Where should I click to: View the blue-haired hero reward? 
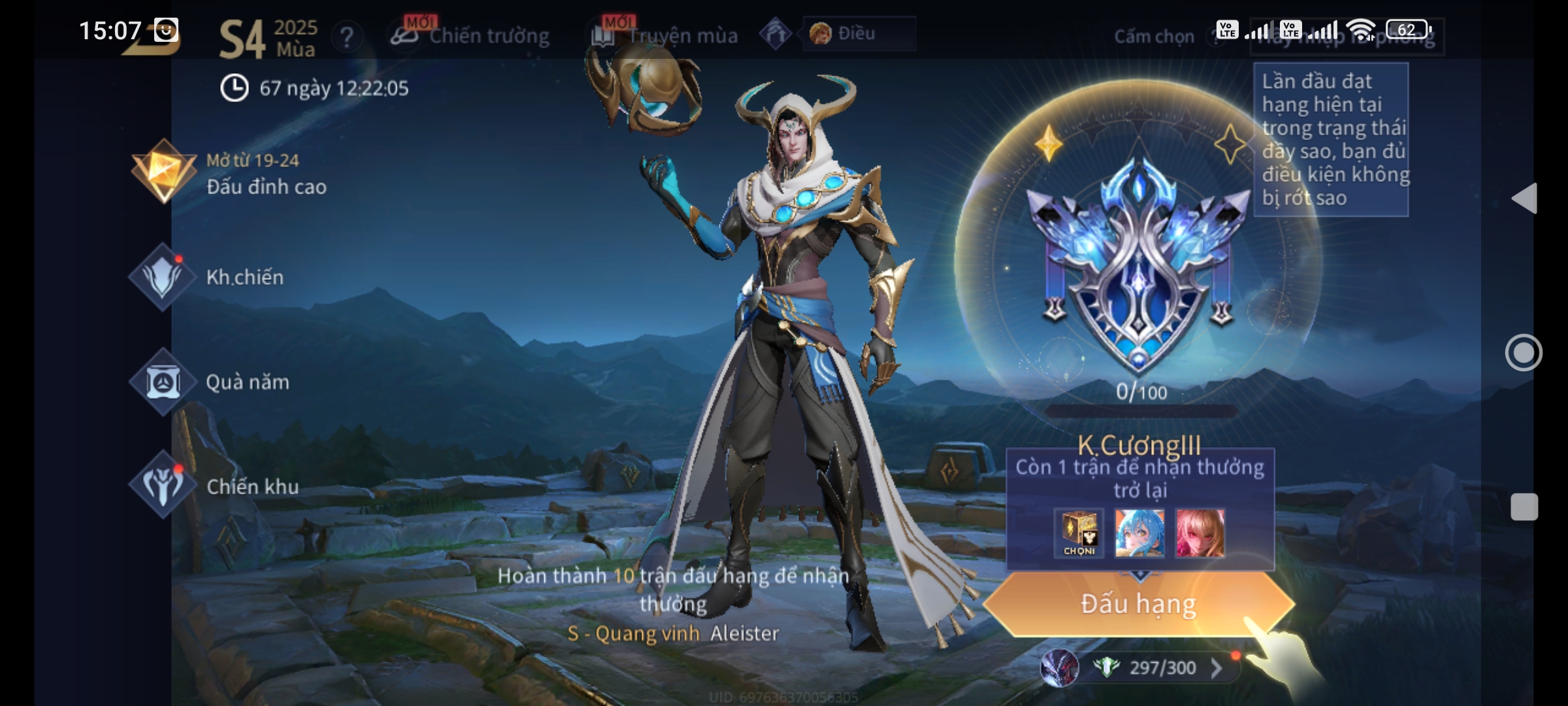pos(1139,533)
